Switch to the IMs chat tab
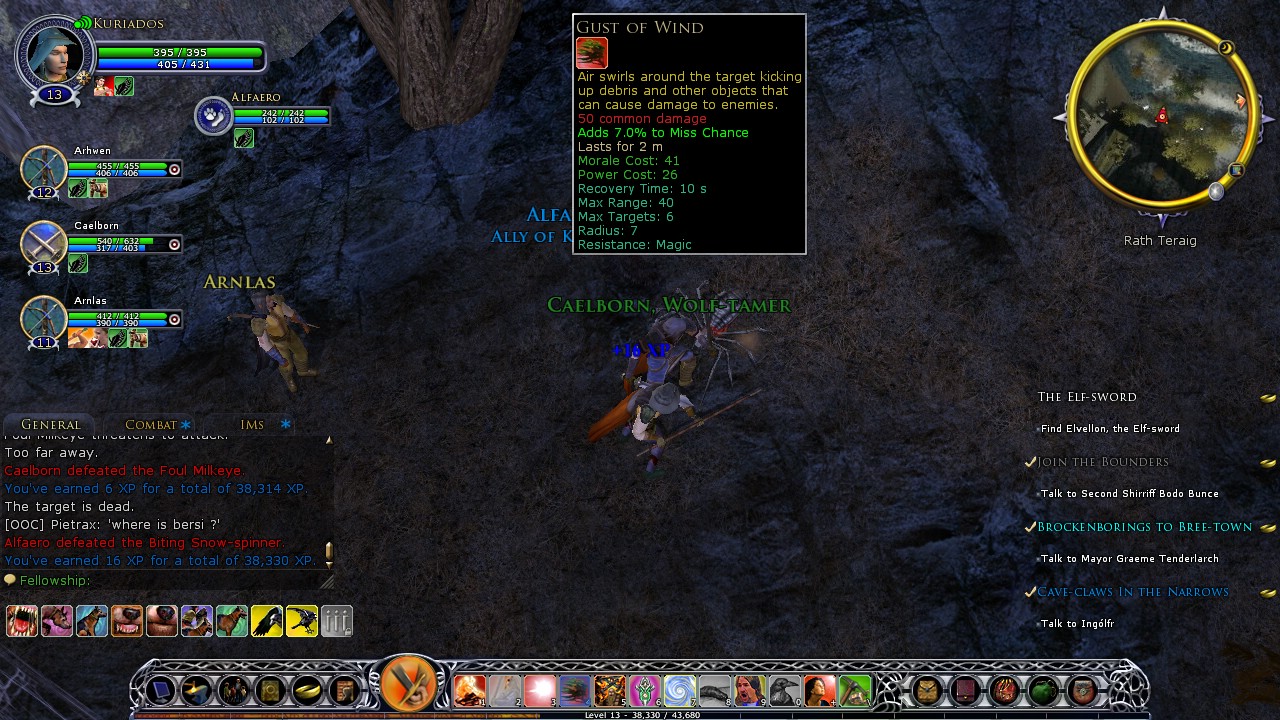The image size is (1280, 720). point(252,425)
